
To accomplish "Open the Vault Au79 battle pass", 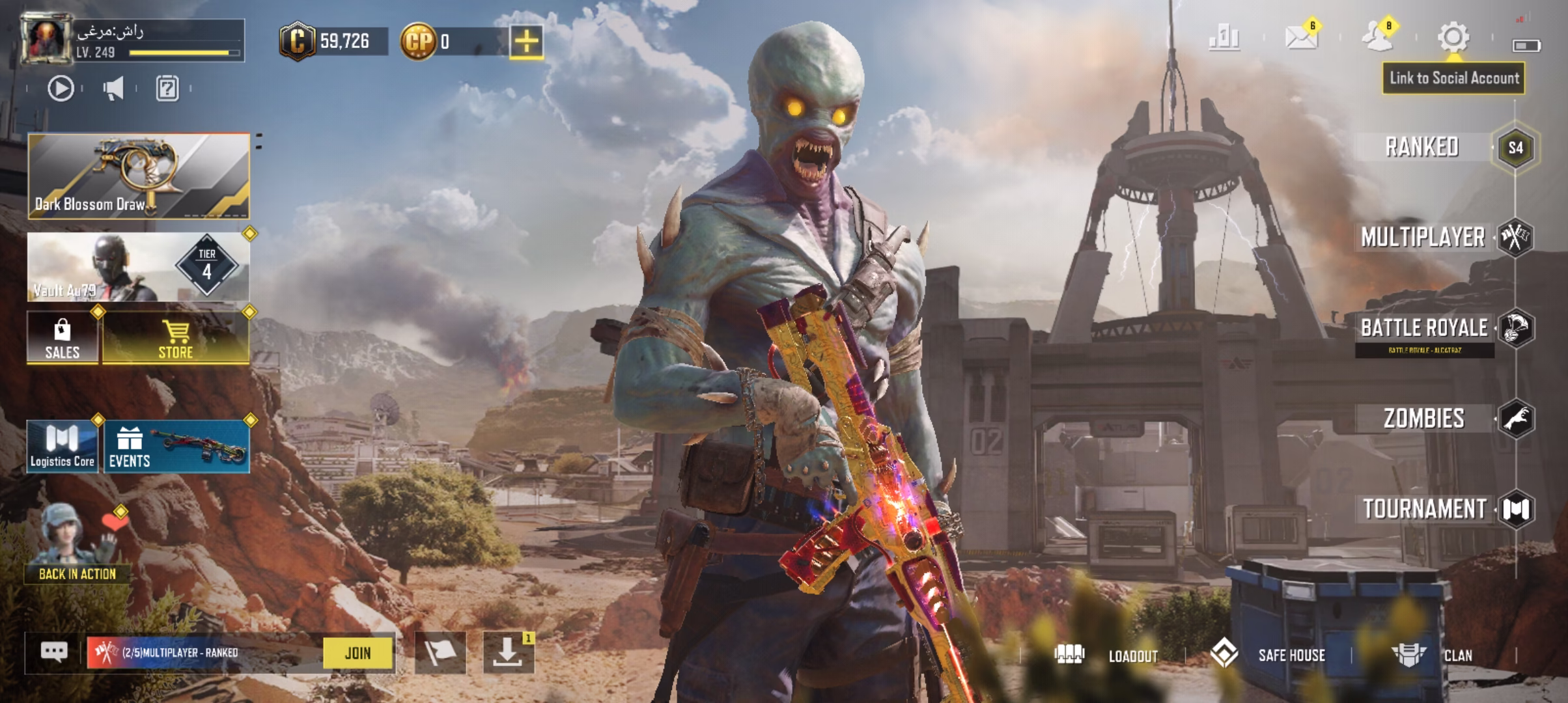I will click(139, 268).
